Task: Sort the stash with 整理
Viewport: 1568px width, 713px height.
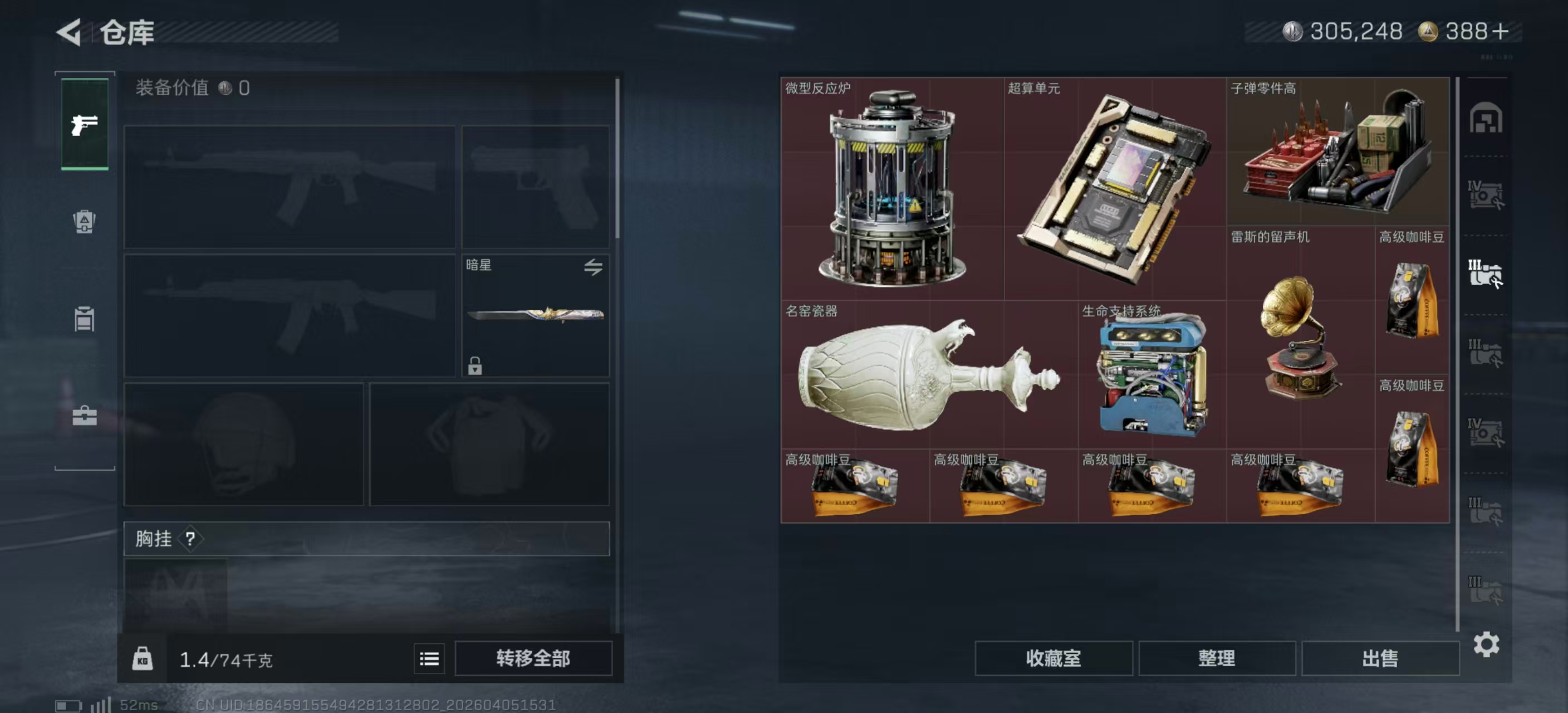Action: click(x=1216, y=658)
